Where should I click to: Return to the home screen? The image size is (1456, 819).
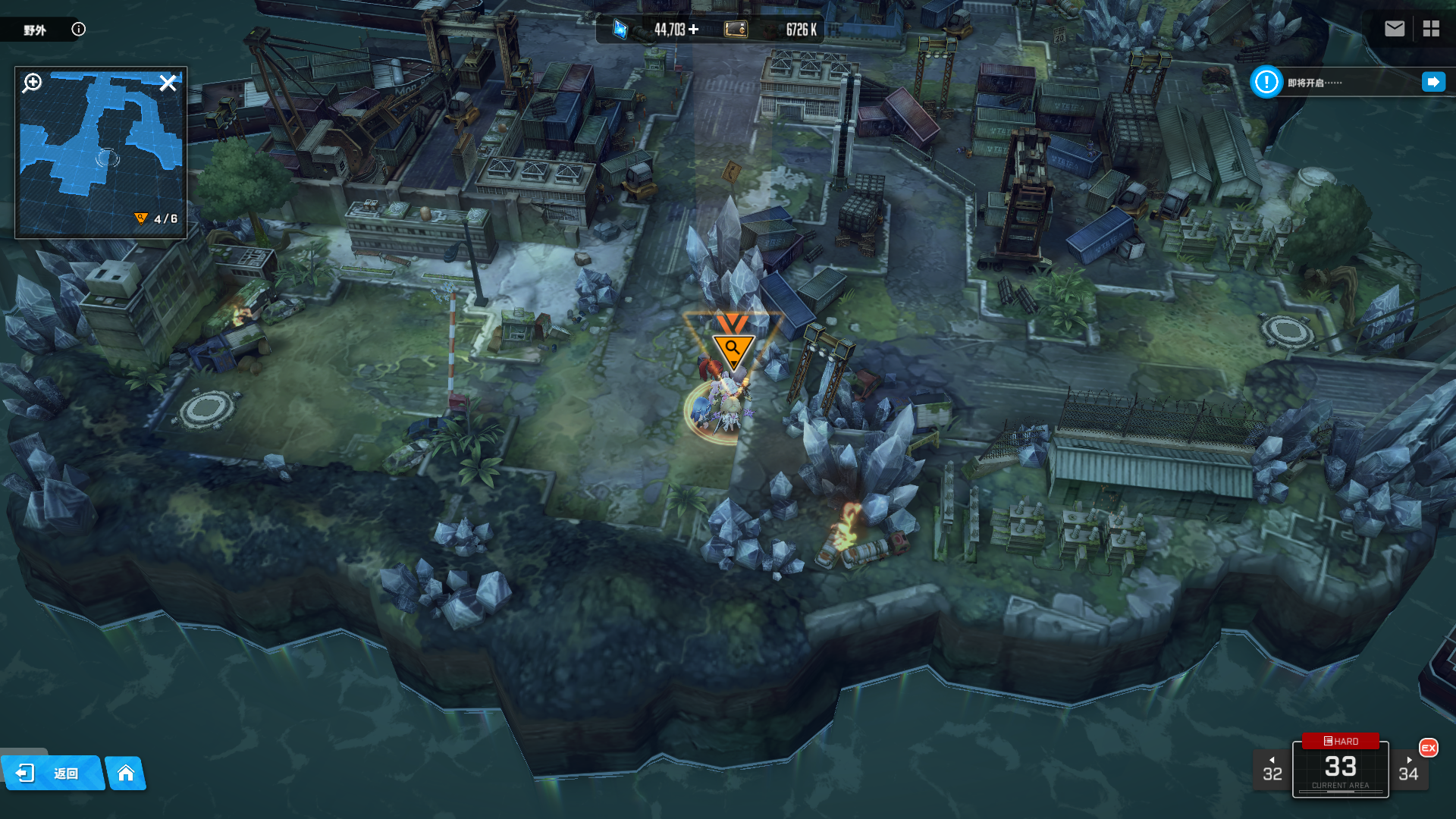coord(126,773)
